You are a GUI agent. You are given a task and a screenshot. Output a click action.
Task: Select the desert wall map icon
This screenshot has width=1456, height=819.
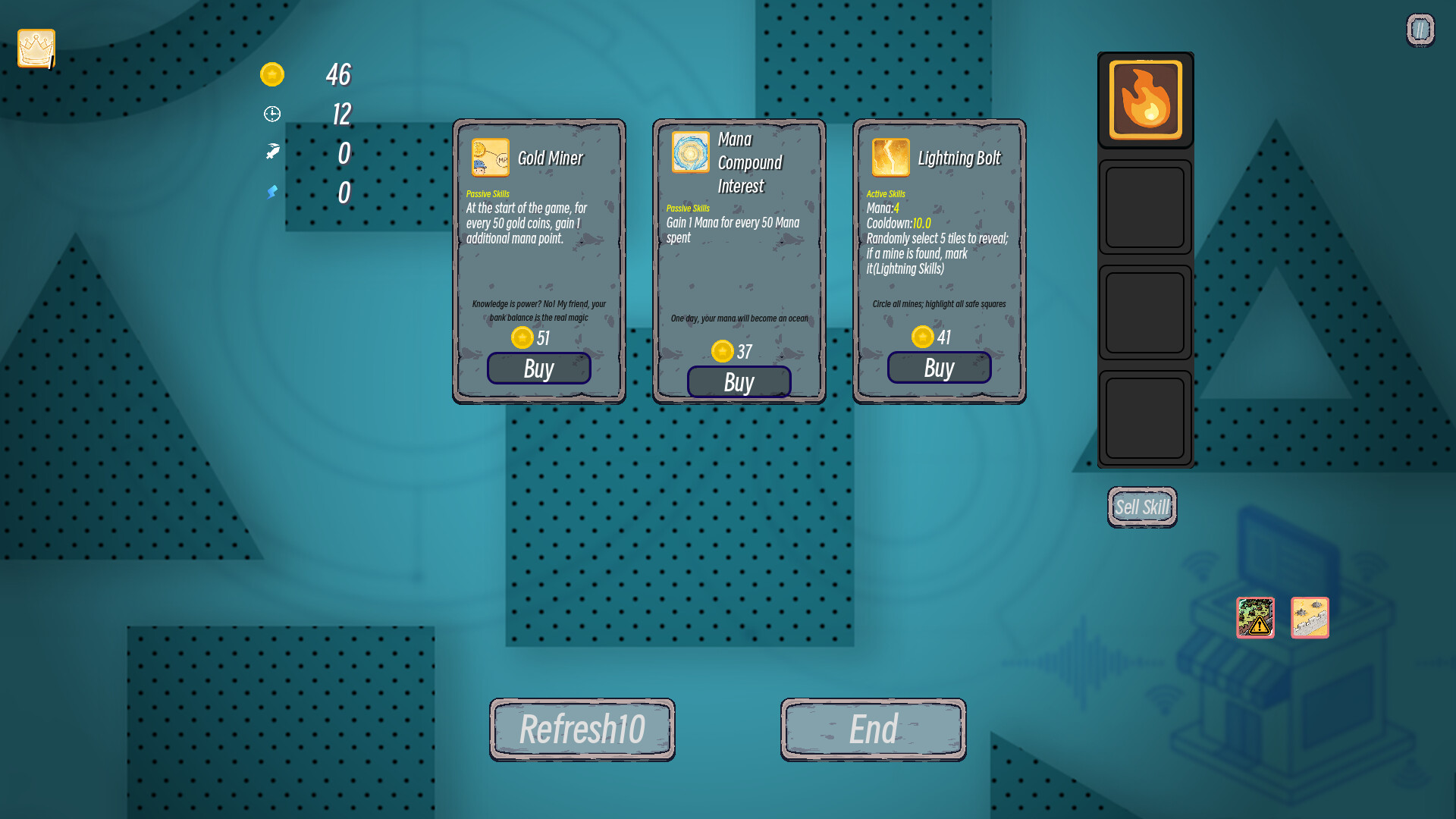[x=1310, y=618]
